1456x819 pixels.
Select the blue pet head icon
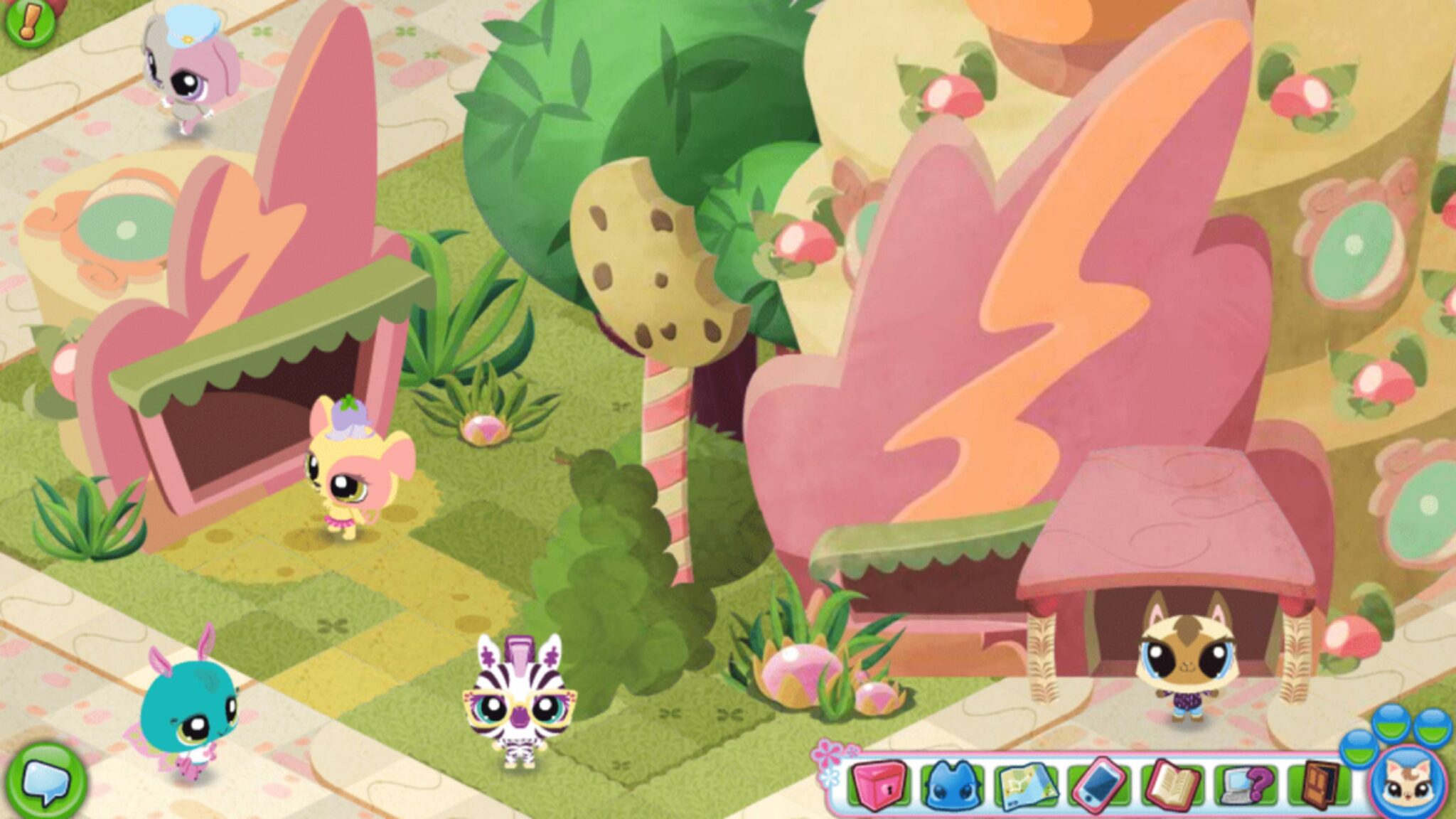coord(952,785)
